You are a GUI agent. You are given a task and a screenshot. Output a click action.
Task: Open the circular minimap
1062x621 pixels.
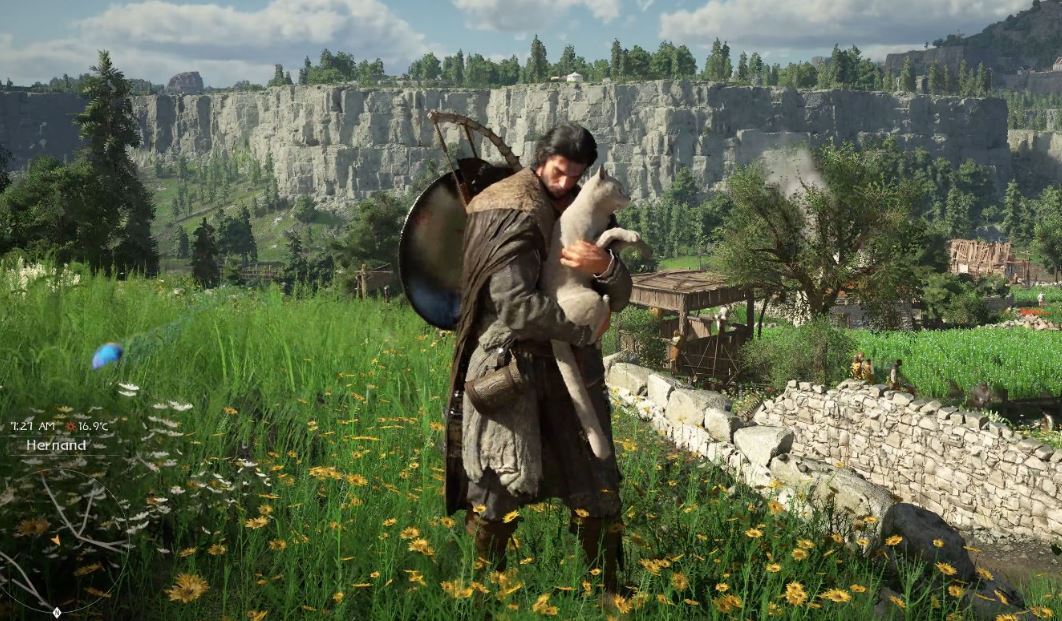pyautogui.click(x=57, y=538)
